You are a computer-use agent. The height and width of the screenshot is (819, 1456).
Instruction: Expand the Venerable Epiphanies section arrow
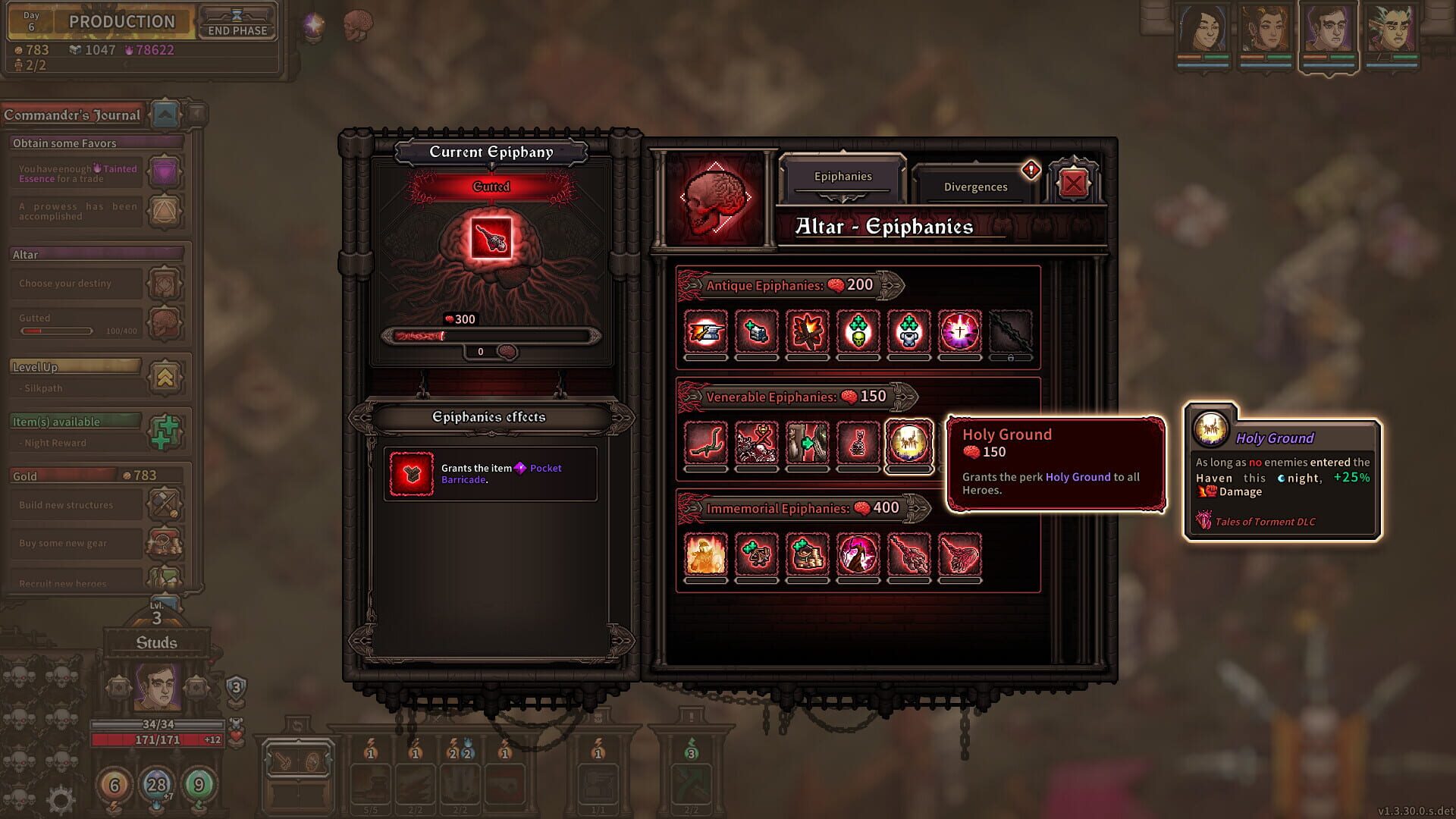tap(904, 396)
